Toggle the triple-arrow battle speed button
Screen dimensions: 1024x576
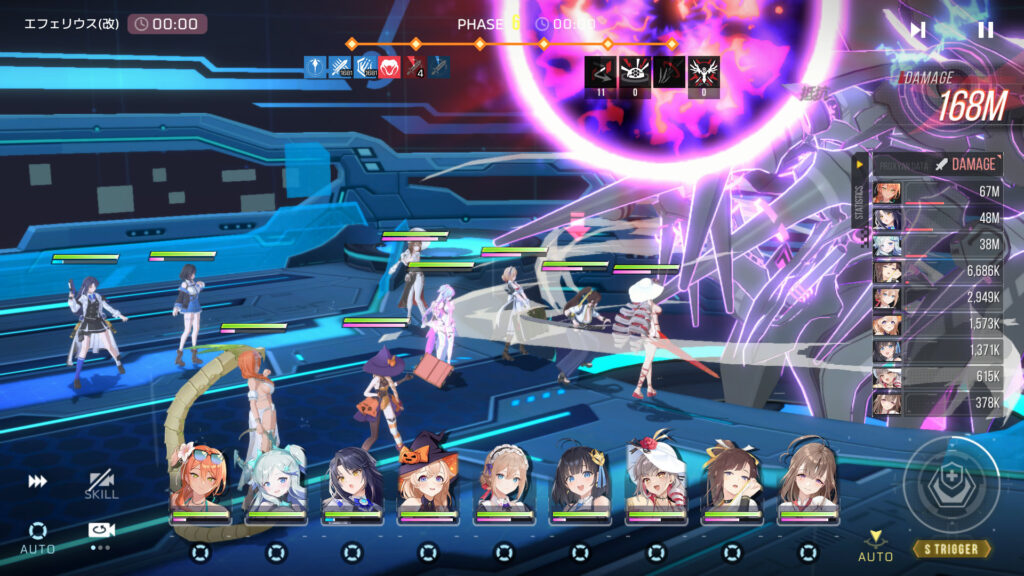point(37,481)
